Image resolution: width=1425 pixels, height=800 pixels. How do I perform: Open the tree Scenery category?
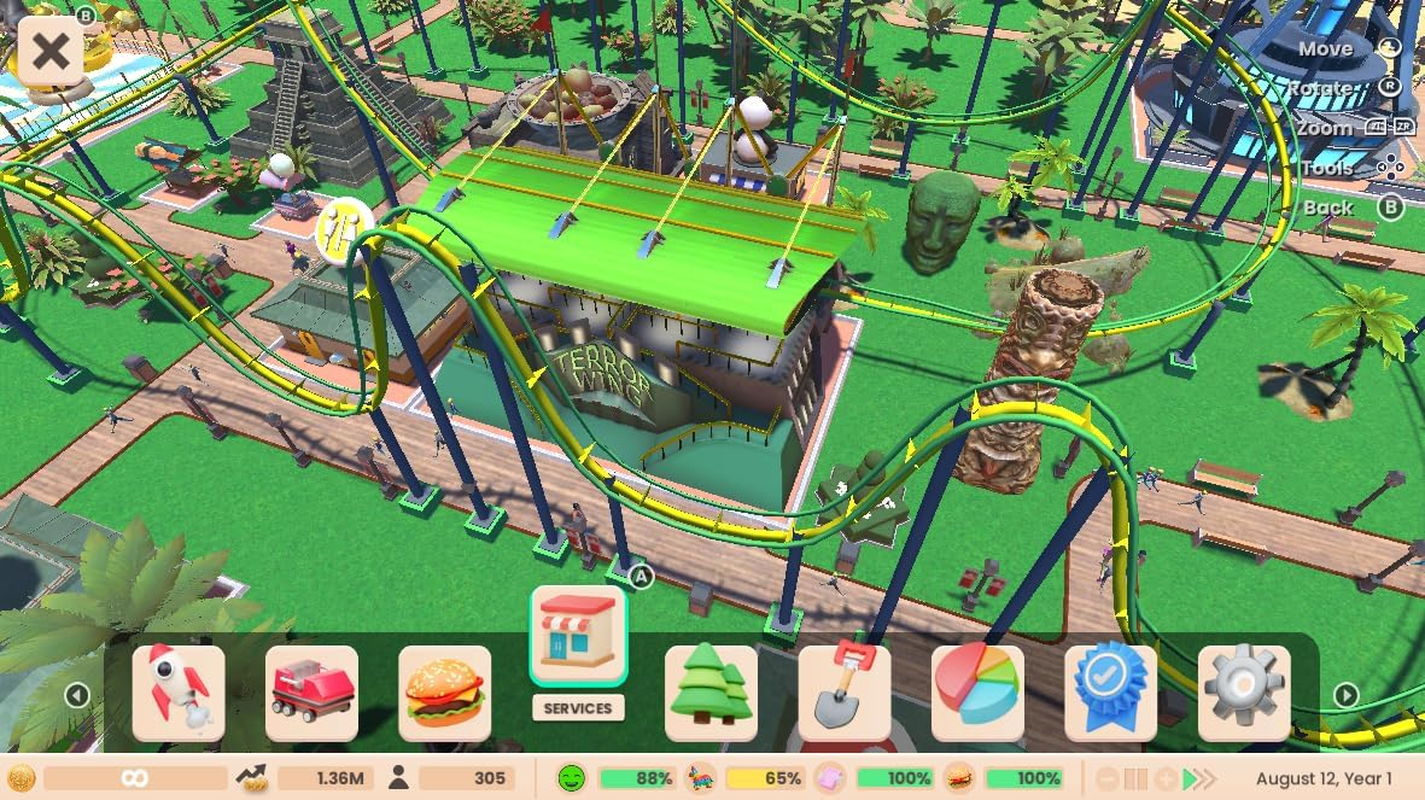(x=712, y=687)
